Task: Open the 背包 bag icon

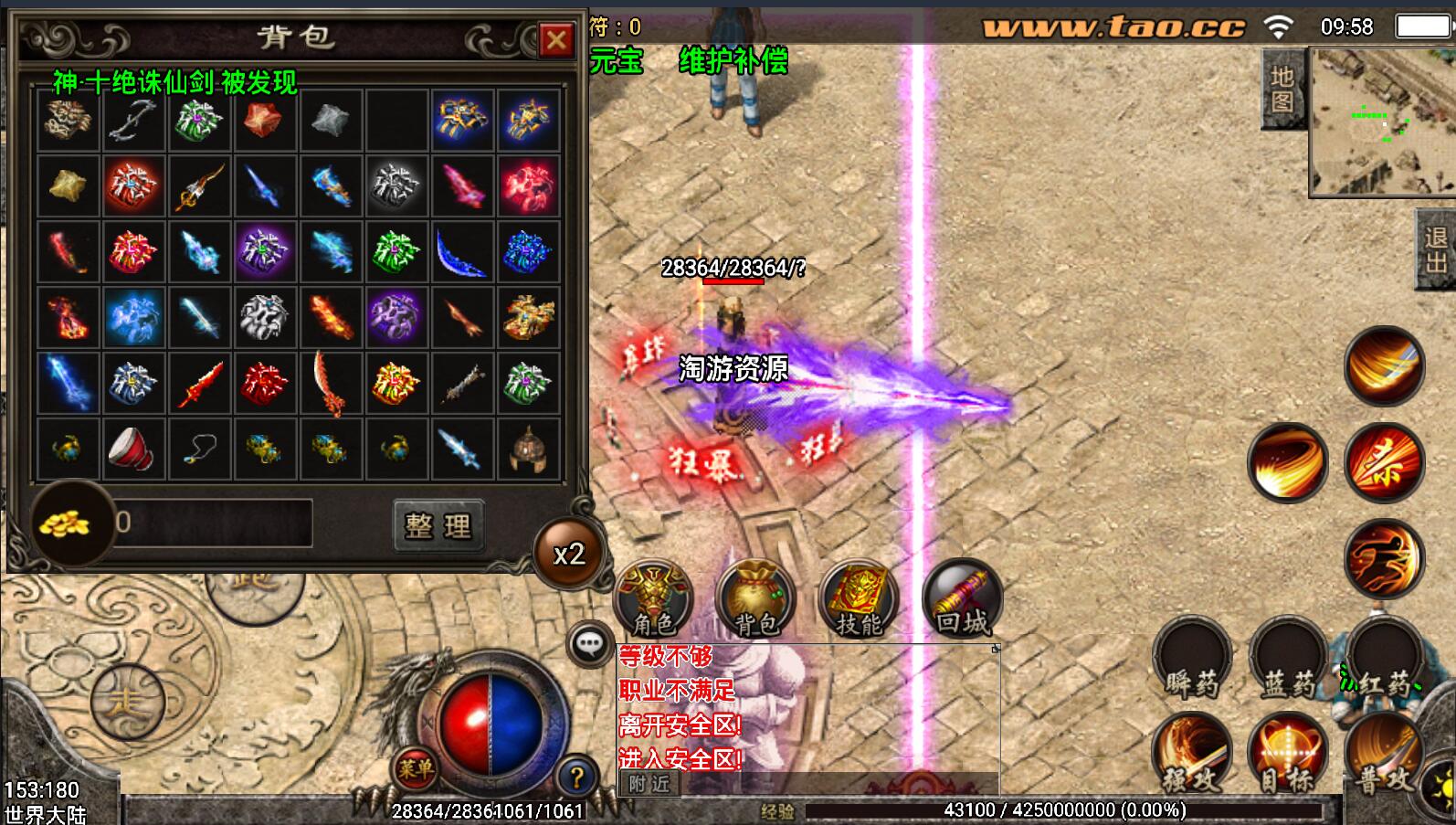Action: (755, 598)
